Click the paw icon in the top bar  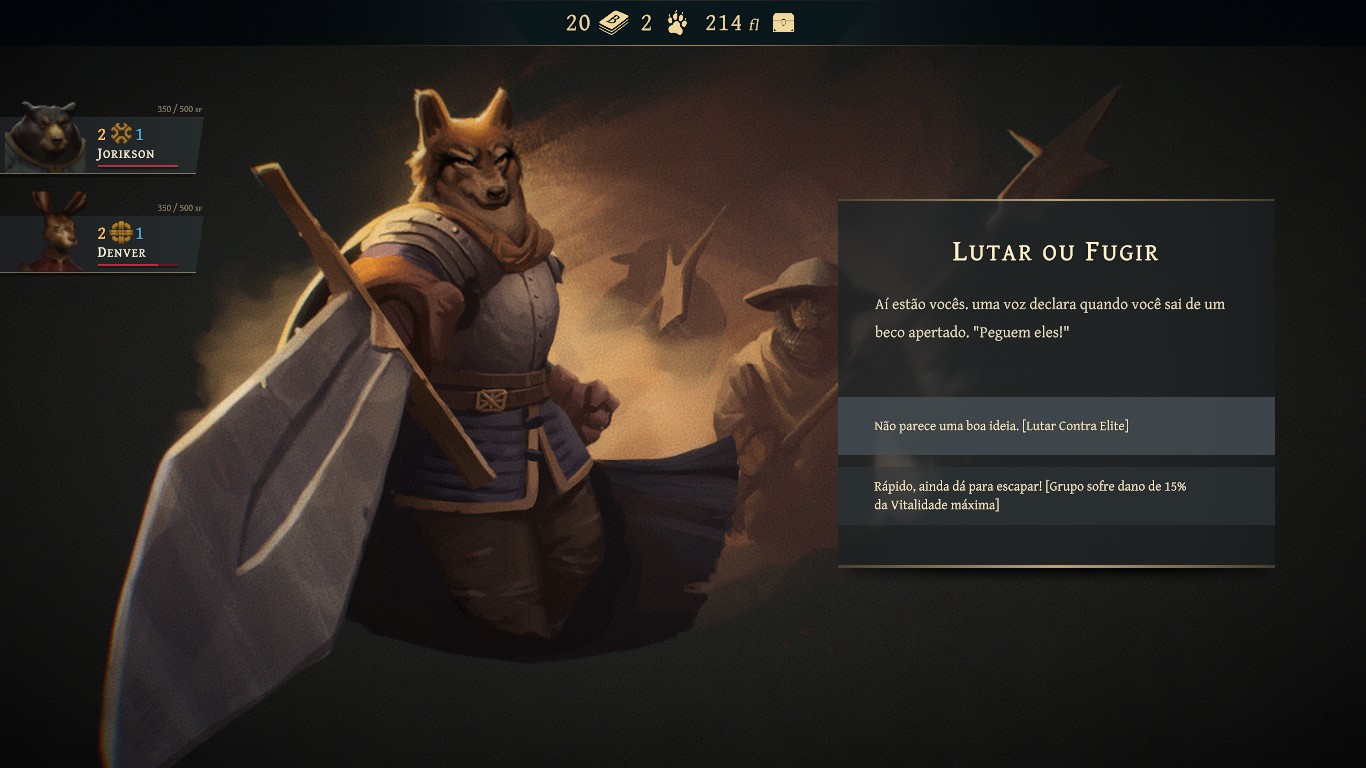point(676,22)
